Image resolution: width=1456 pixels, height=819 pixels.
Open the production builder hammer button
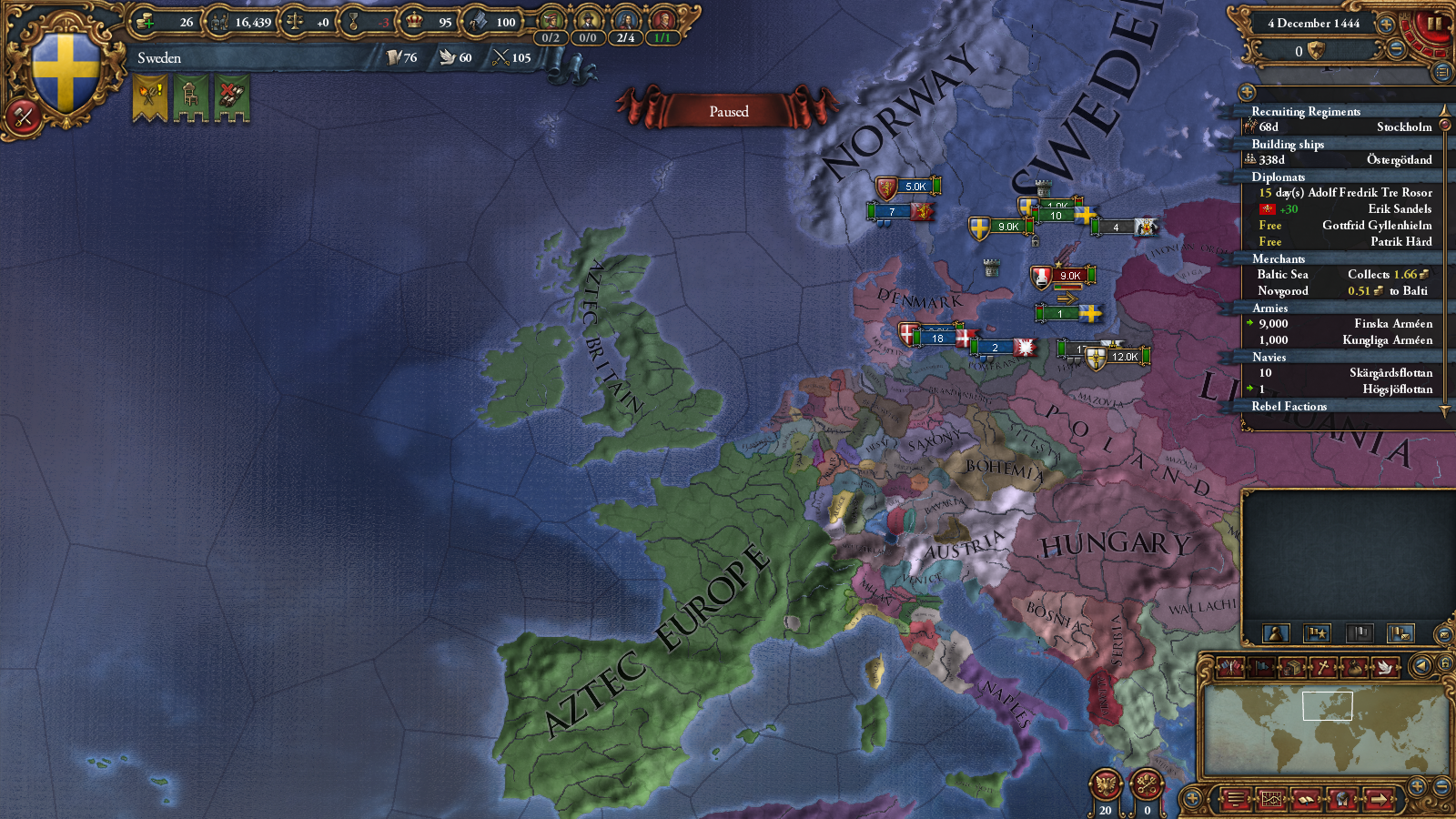coord(23,116)
